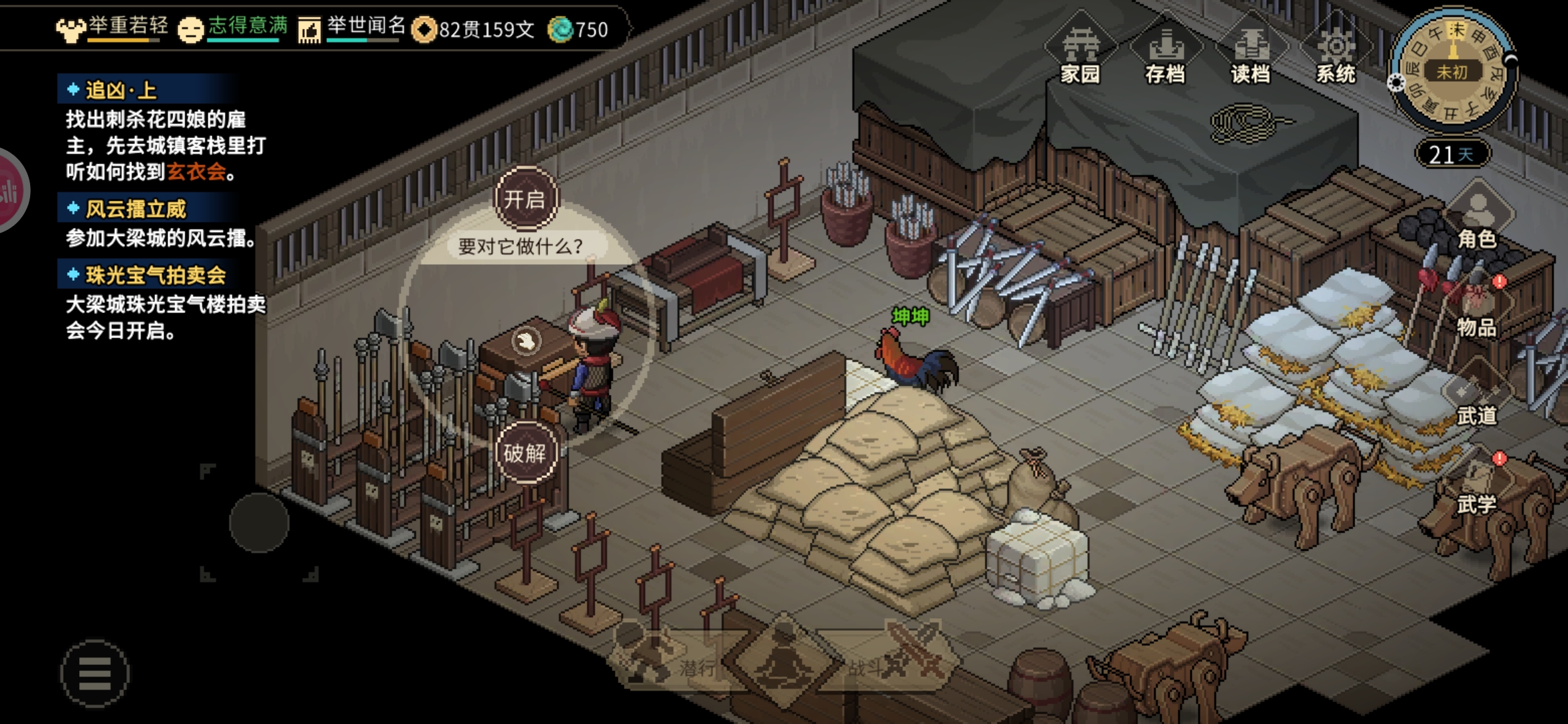Choose the 开启 (open) action
This screenshot has width=1568, height=724.
coord(525,199)
